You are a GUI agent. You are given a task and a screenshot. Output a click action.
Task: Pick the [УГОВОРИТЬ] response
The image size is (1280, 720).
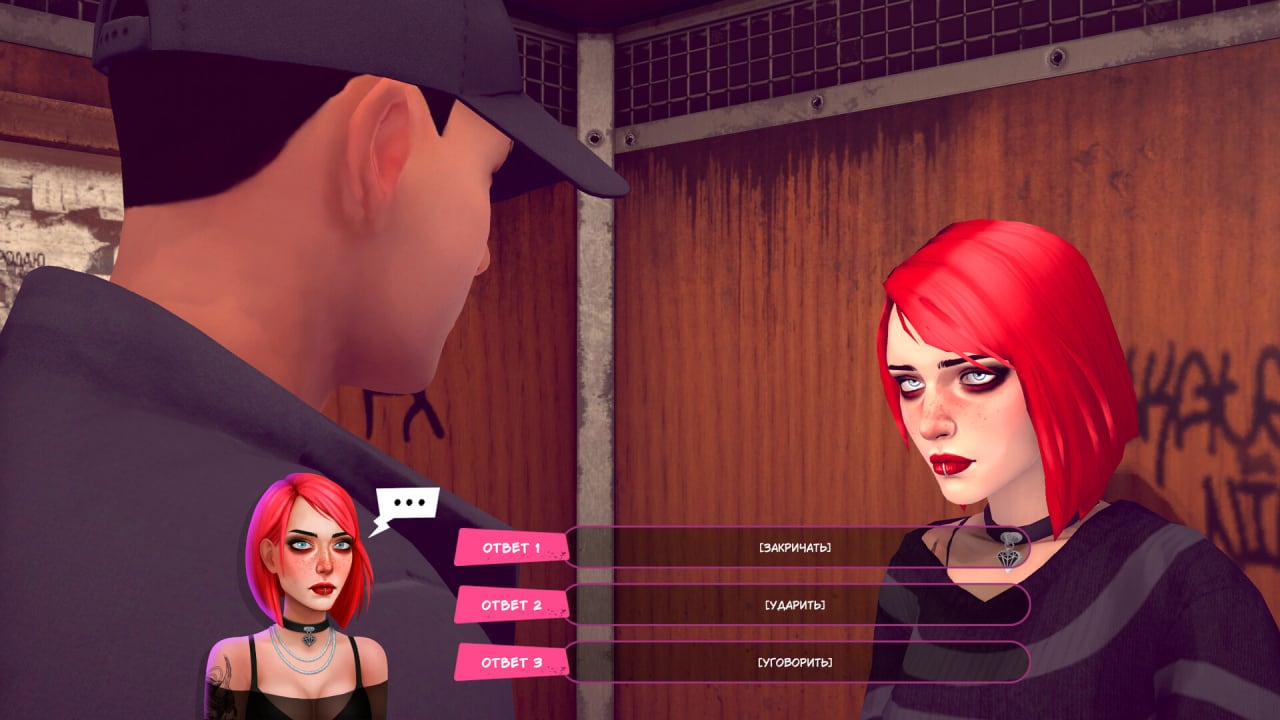795,662
